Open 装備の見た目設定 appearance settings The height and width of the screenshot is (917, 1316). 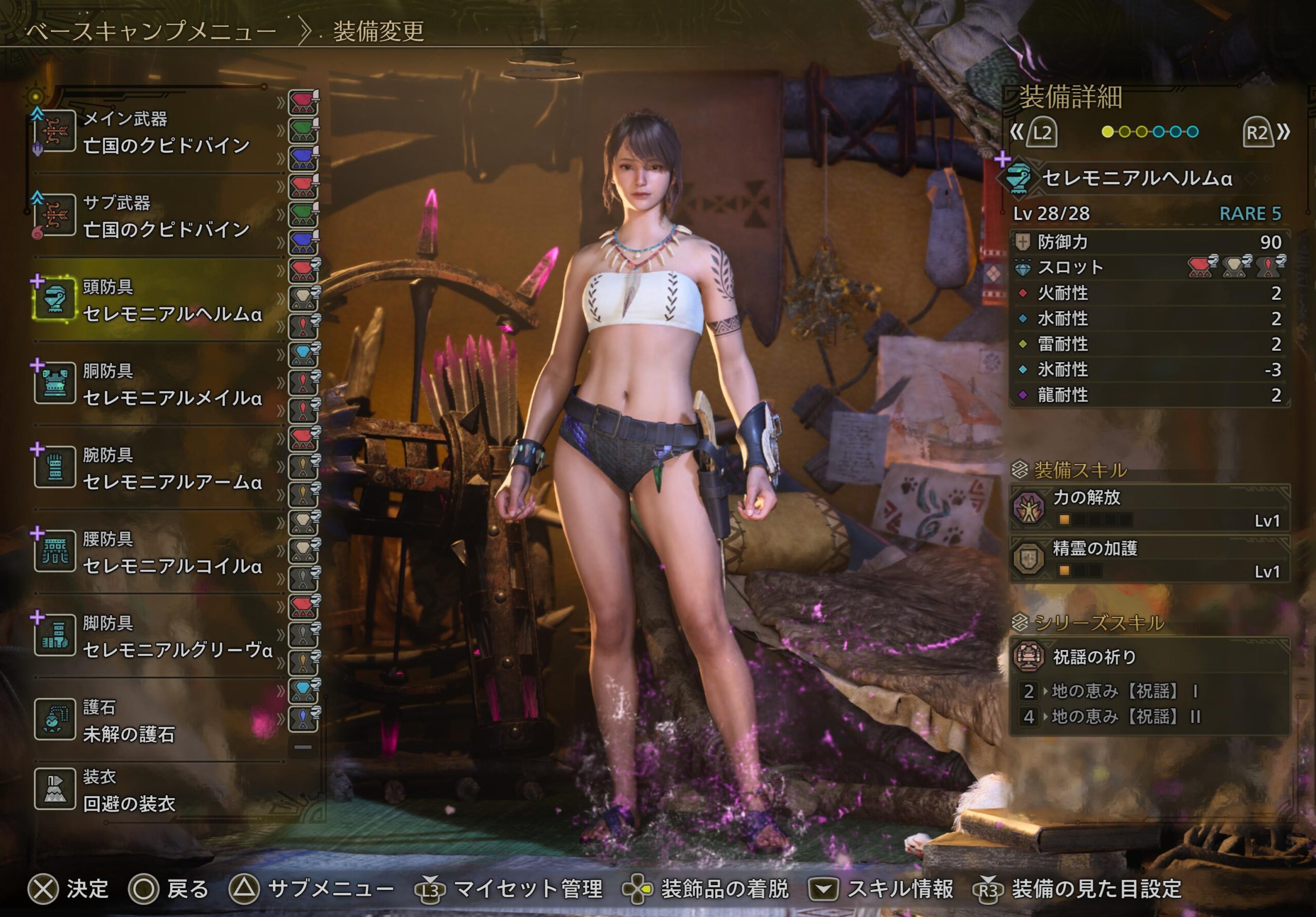click(x=1096, y=889)
